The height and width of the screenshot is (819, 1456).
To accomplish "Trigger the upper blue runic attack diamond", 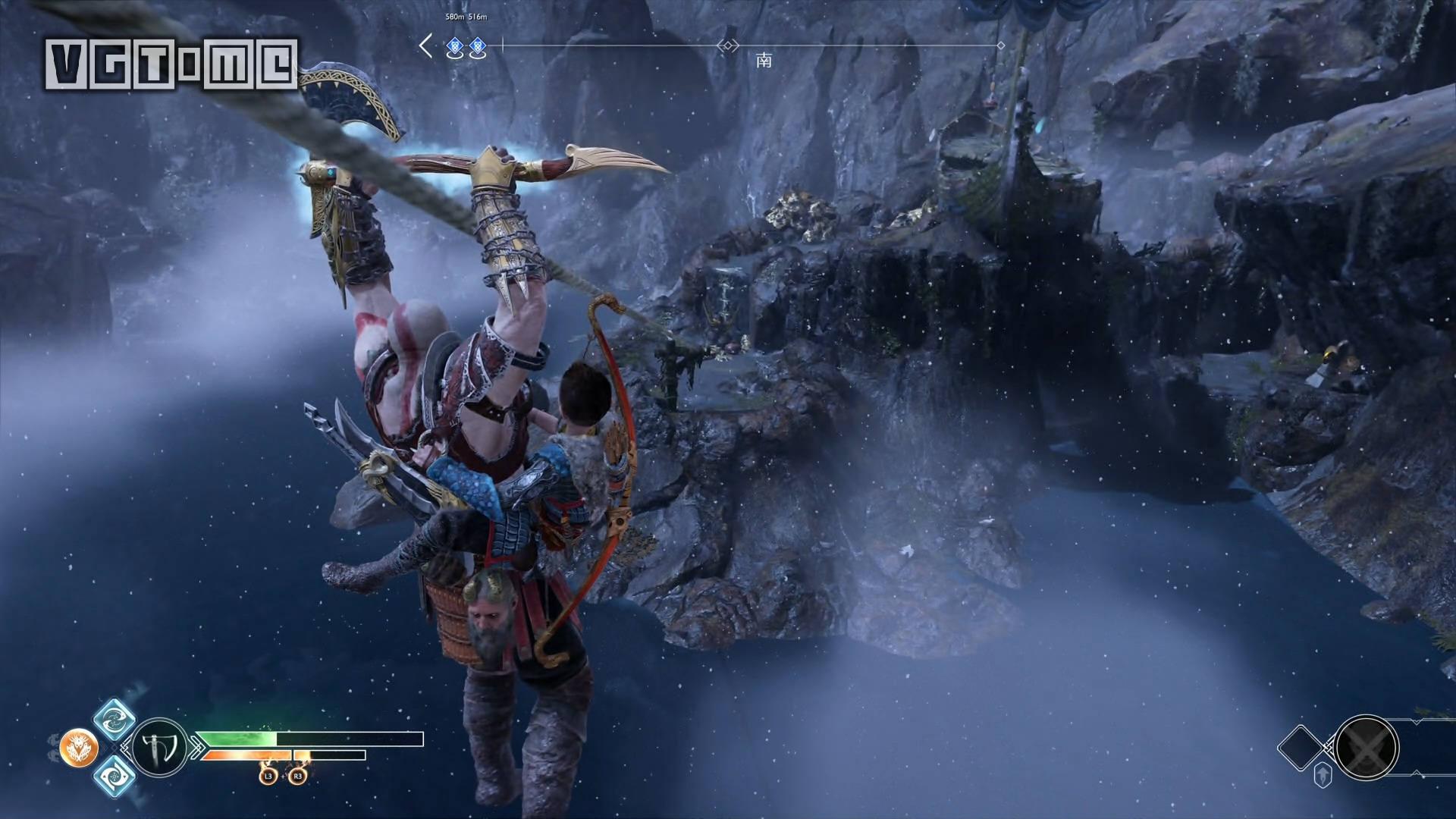I will coord(115,719).
